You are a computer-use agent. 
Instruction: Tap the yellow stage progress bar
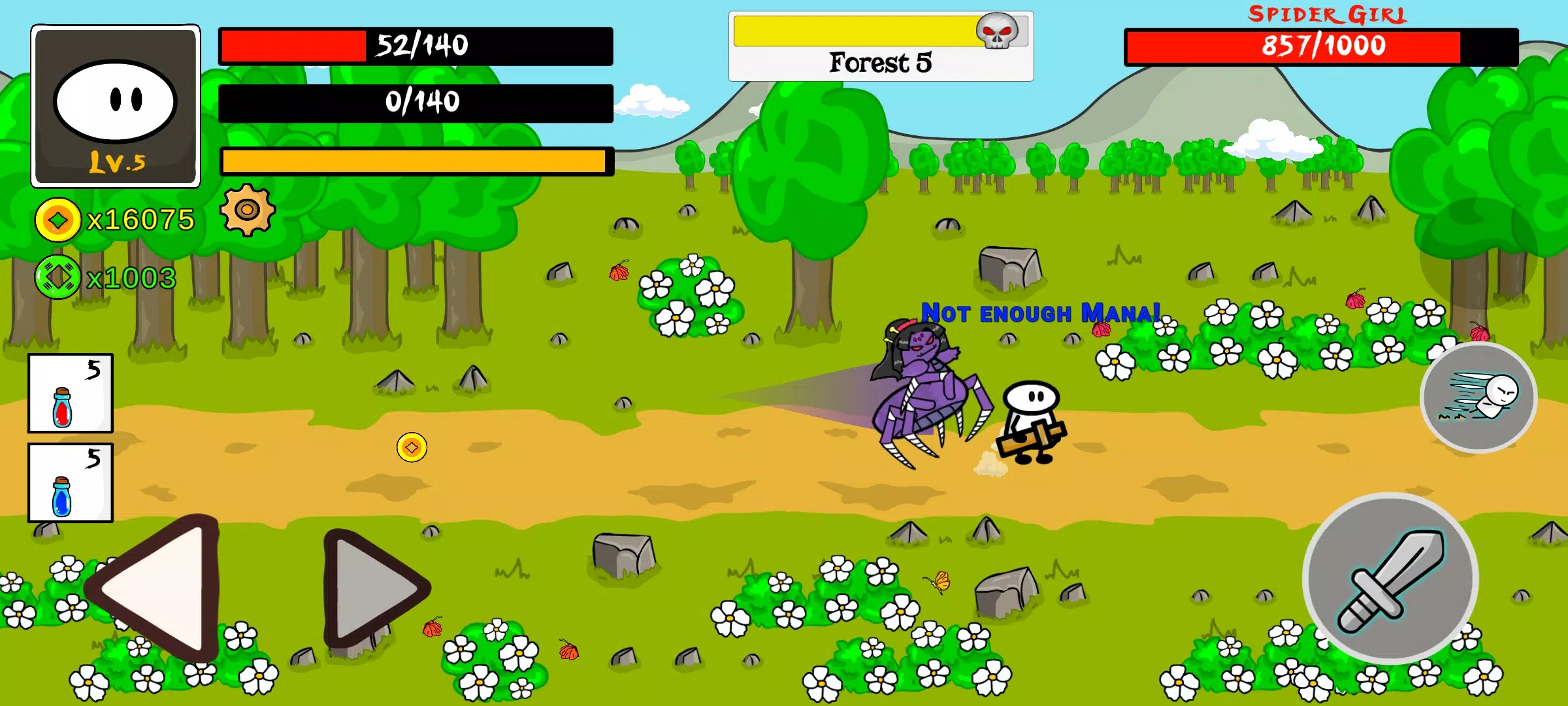[x=856, y=29]
